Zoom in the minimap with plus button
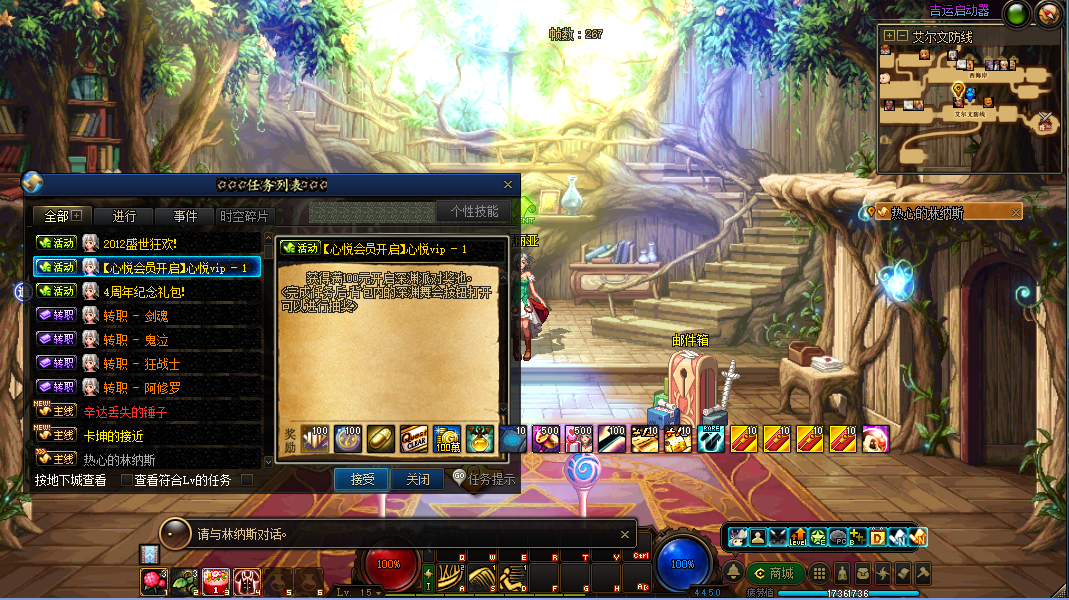Screen dimensions: 1069x600 [x=889, y=36]
